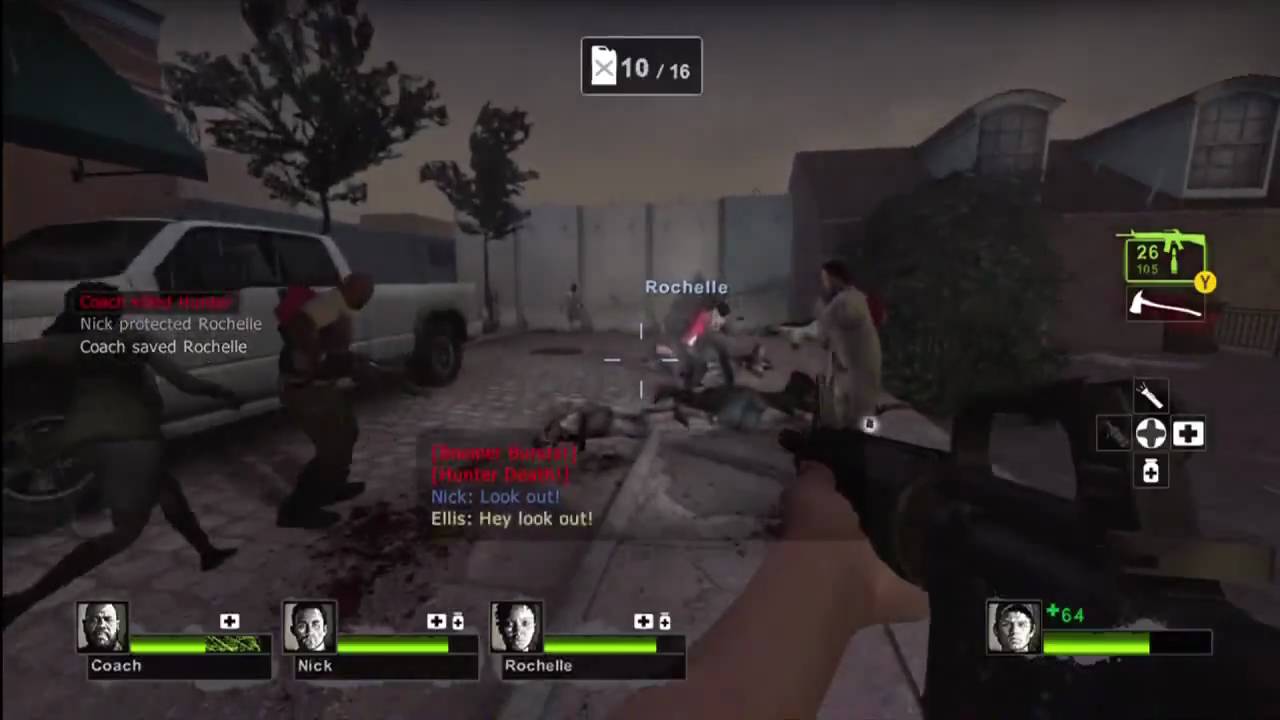The width and height of the screenshot is (1280, 720).
Task: Select the first aid kit inventory icon
Action: click(x=1188, y=432)
